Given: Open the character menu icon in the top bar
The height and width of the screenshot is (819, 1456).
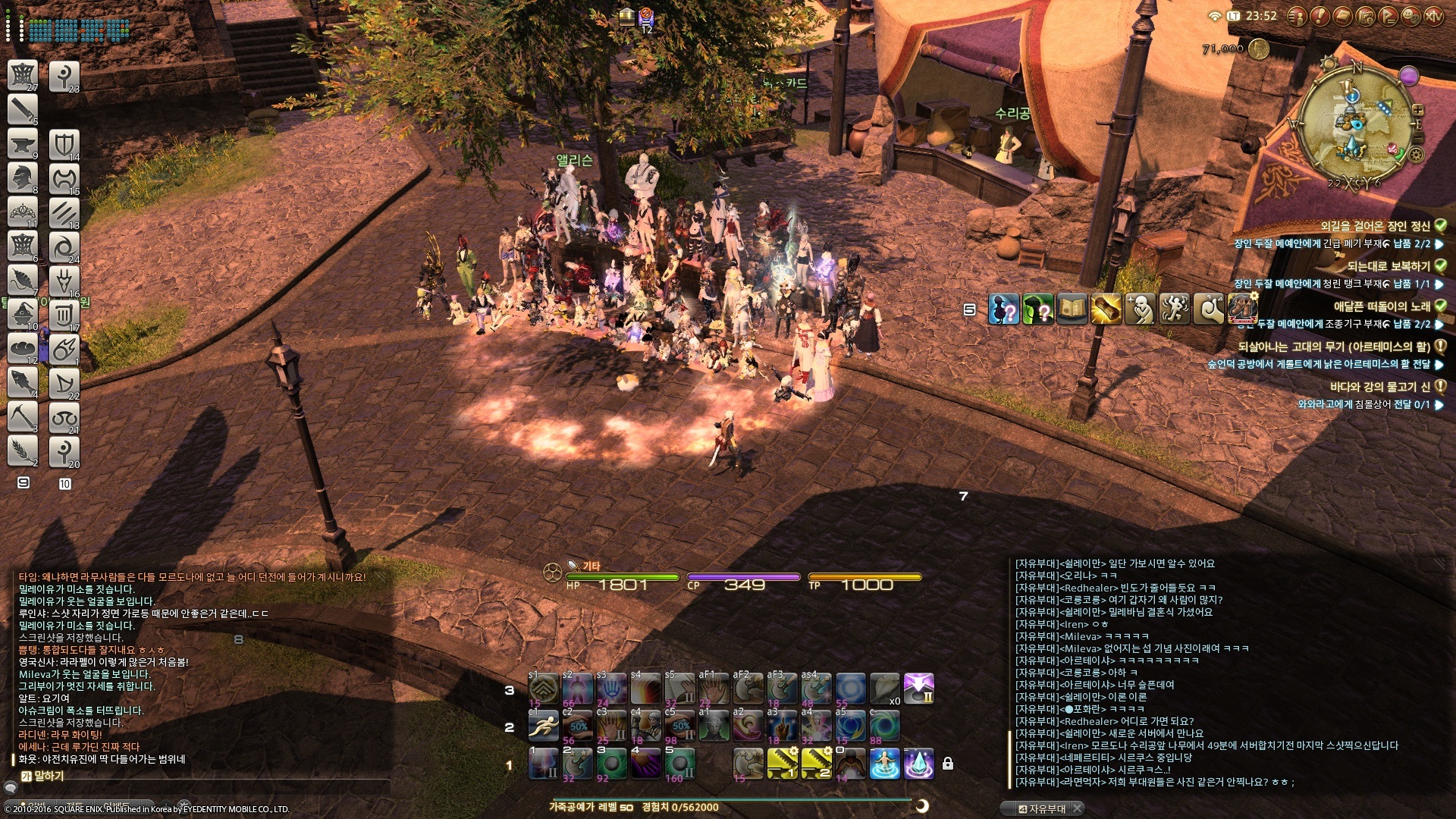Looking at the screenshot, I should click(x=1296, y=16).
